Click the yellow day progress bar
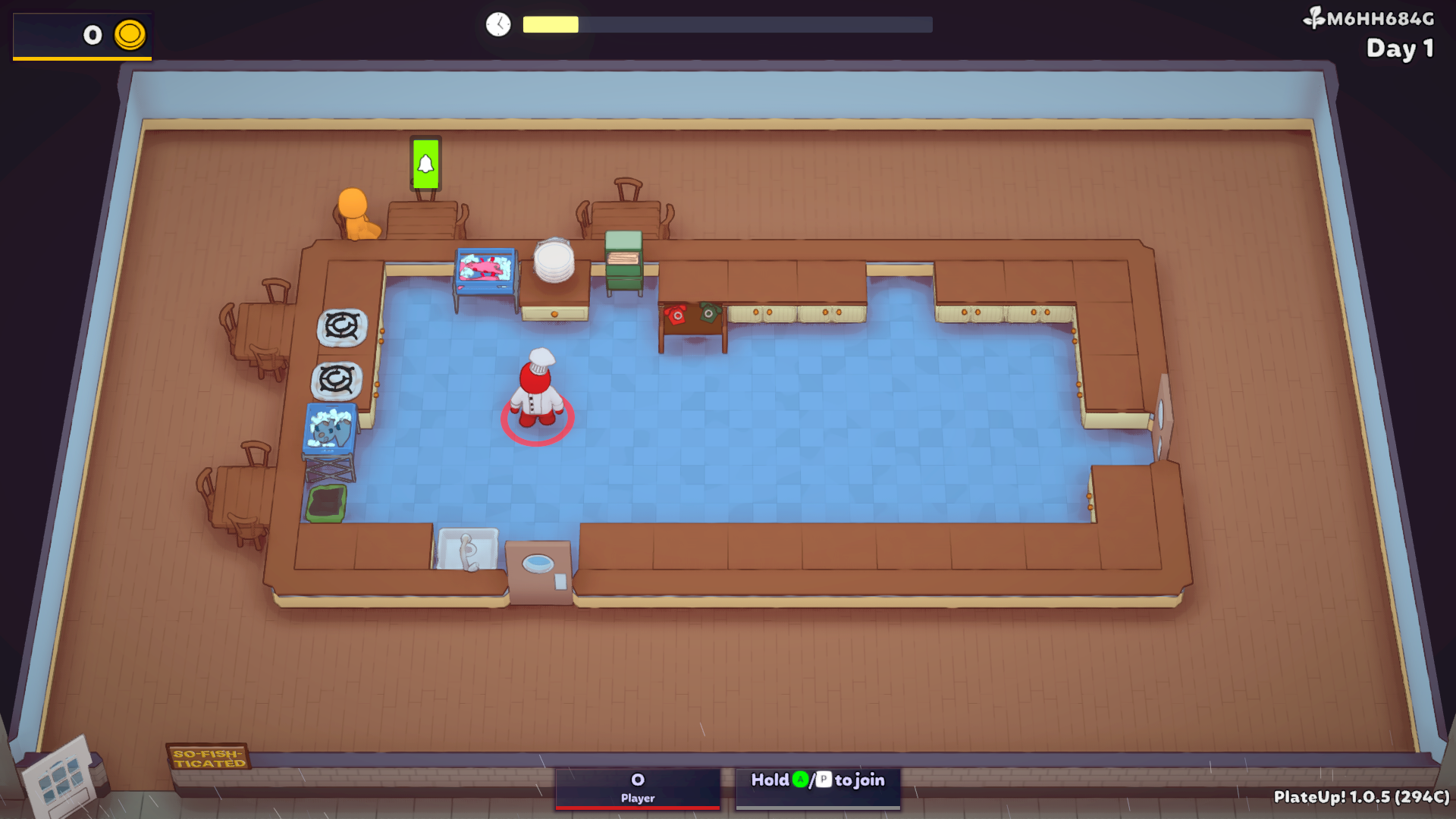 tap(550, 24)
